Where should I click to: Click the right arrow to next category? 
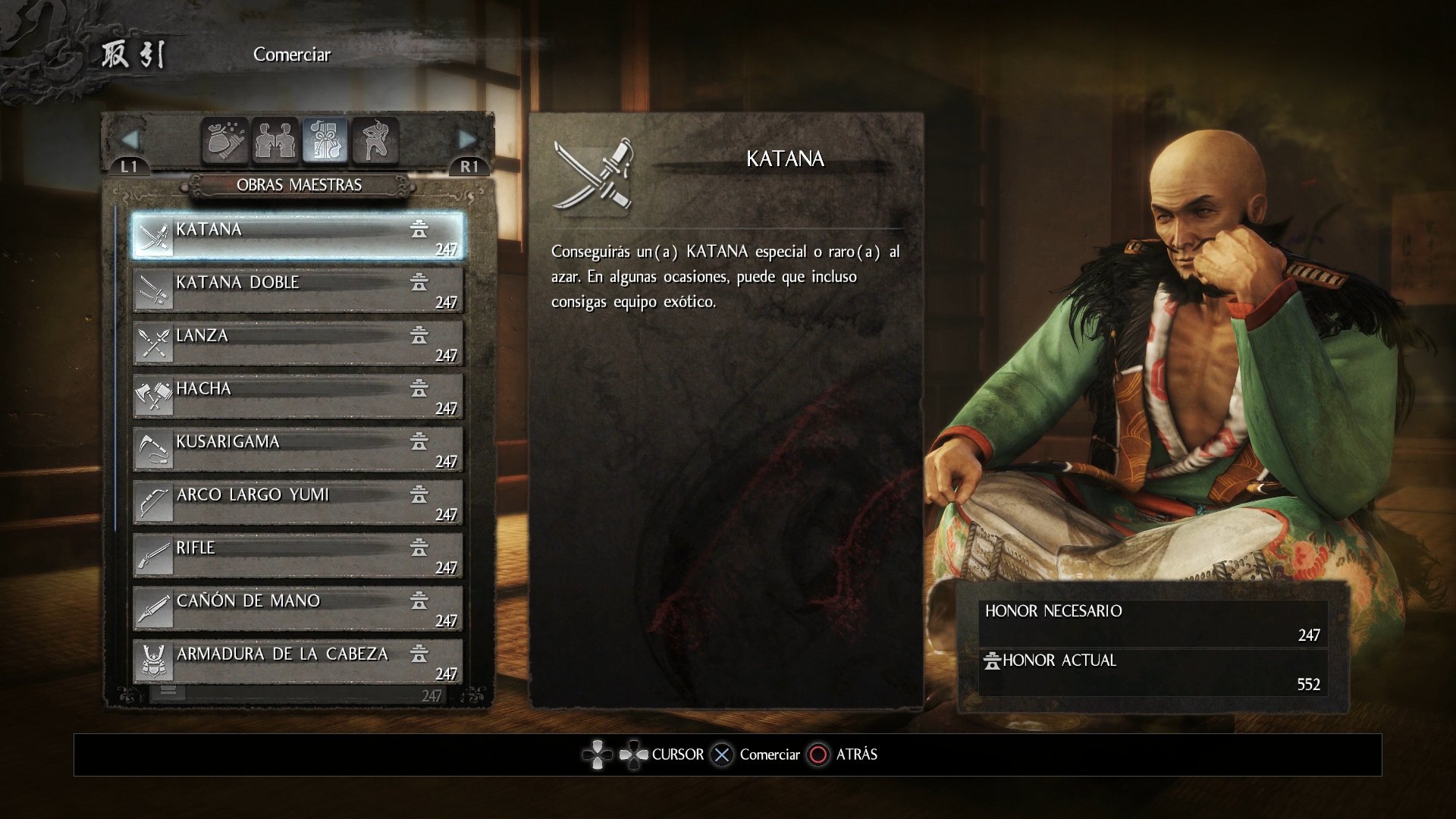point(467,140)
